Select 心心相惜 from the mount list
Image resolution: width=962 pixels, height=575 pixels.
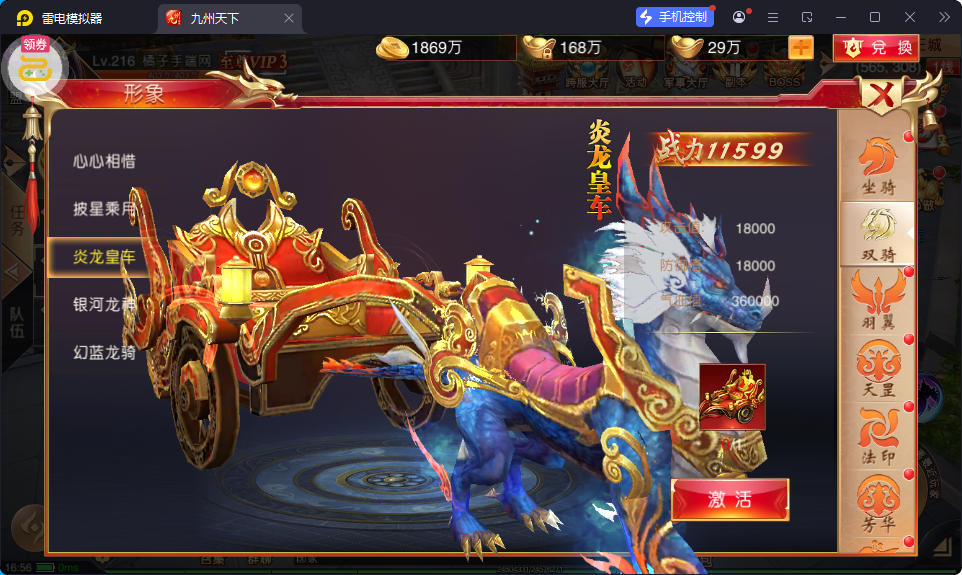click(104, 161)
